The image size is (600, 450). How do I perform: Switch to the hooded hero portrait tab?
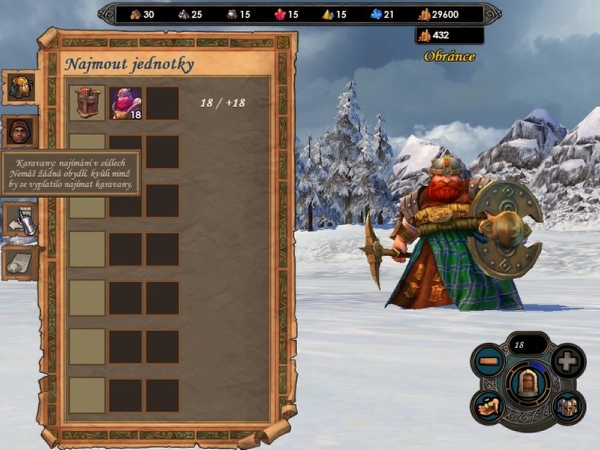point(21,131)
